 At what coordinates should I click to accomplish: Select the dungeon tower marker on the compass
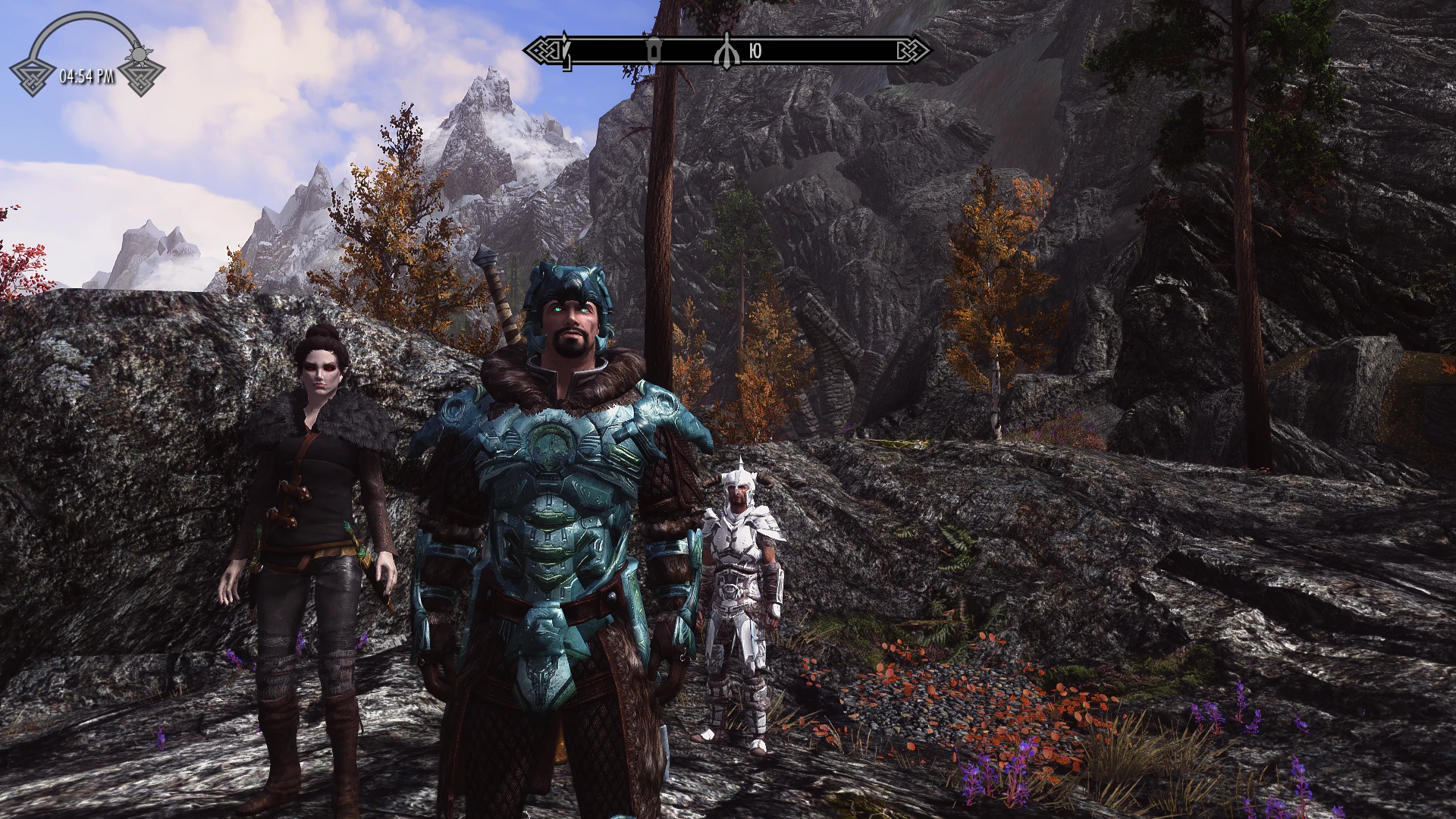coord(654,52)
